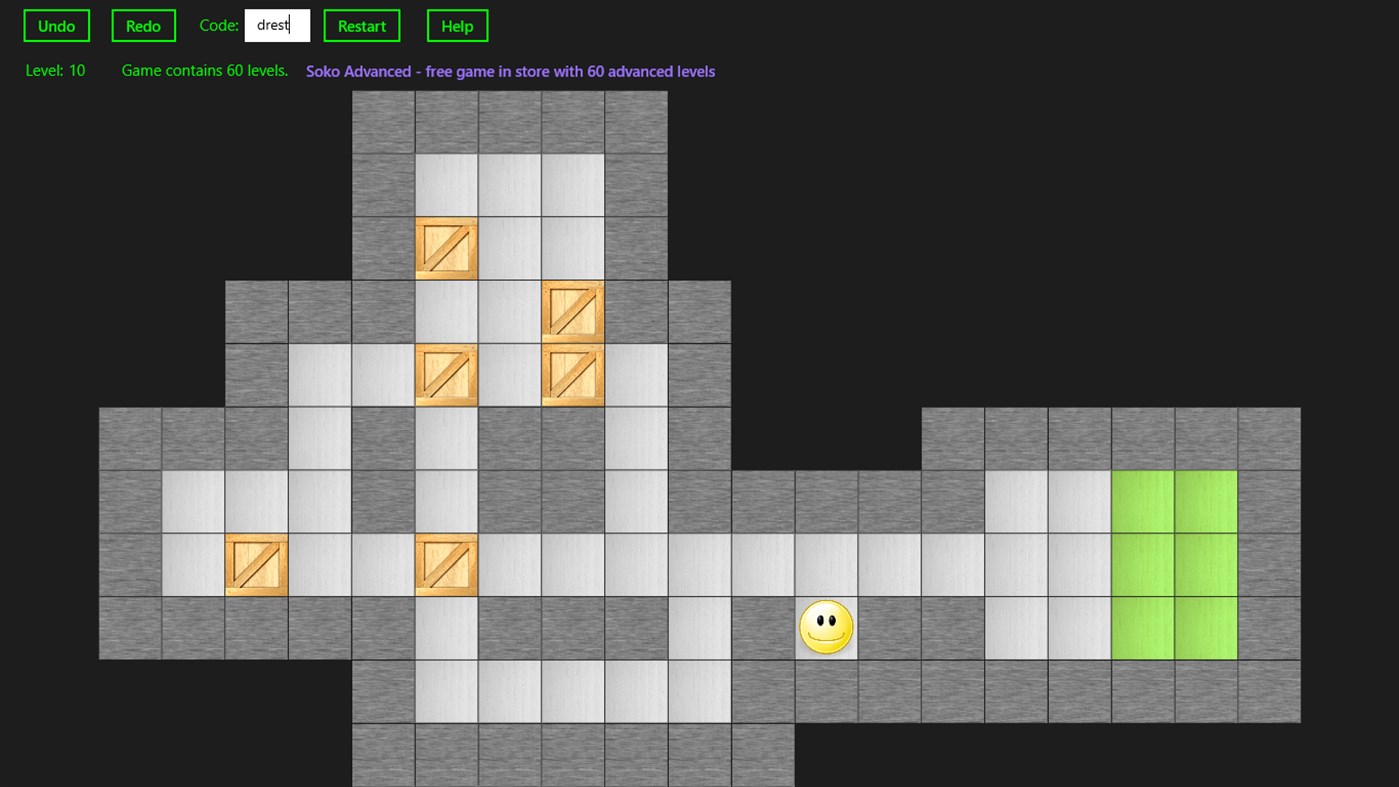Click a gray wall tile below the board

coord(446,755)
